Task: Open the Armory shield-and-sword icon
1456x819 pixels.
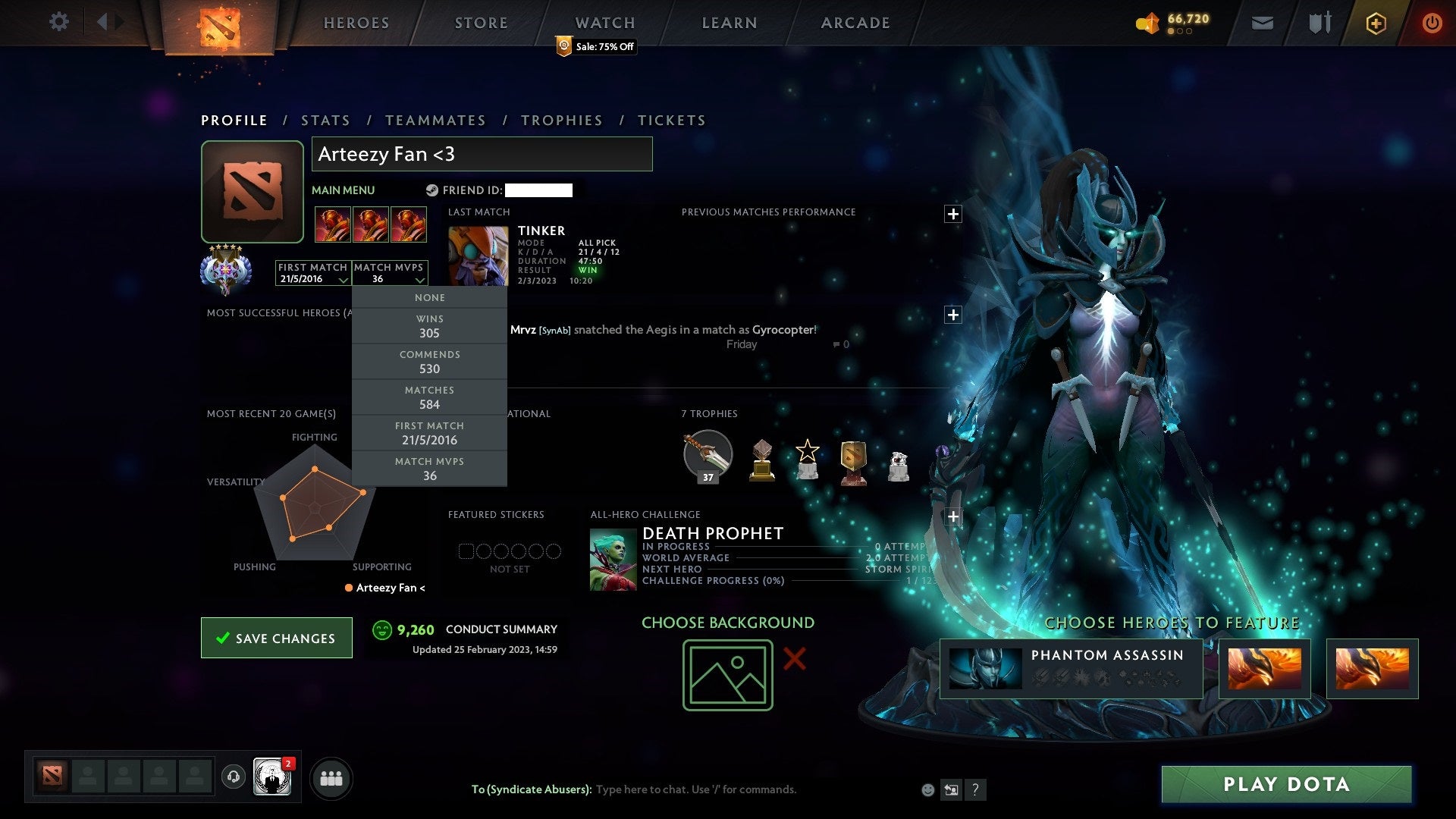Action: click(x=1319, y=22)
